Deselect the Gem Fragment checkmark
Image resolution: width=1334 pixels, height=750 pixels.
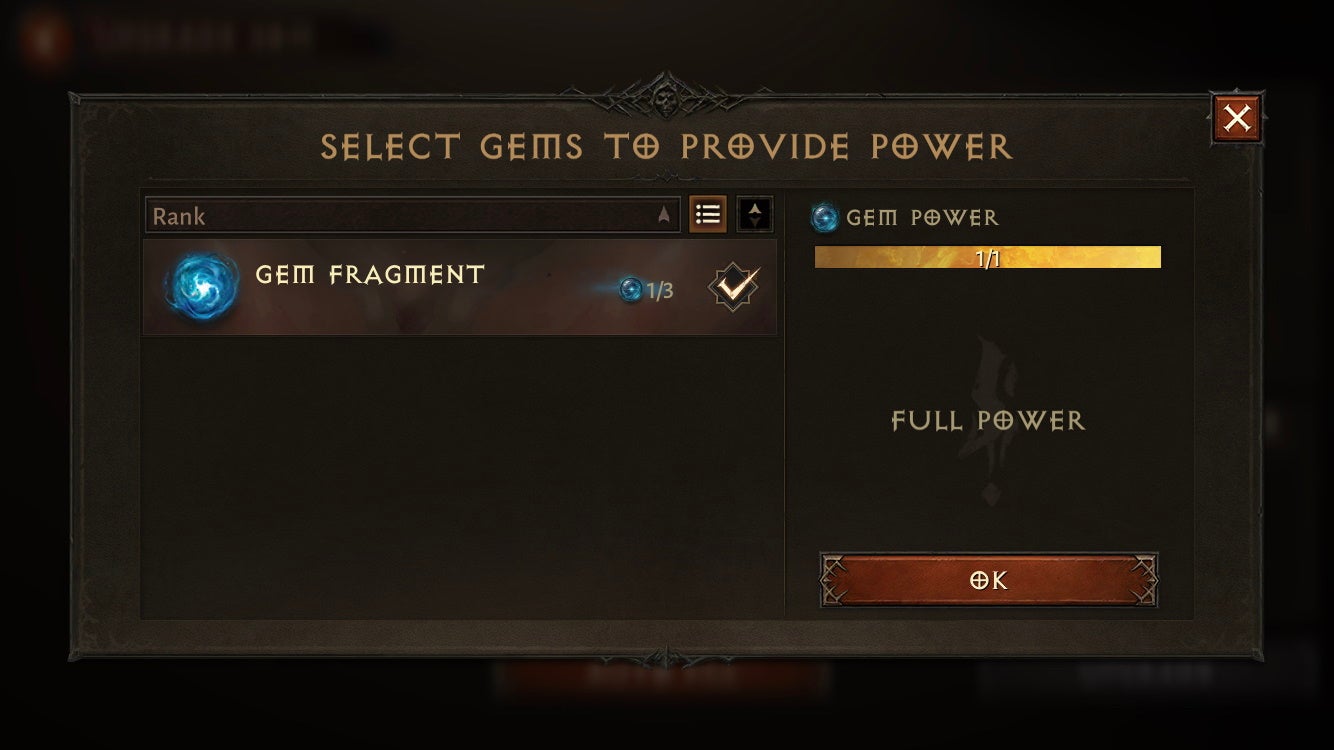pos(733,287)
